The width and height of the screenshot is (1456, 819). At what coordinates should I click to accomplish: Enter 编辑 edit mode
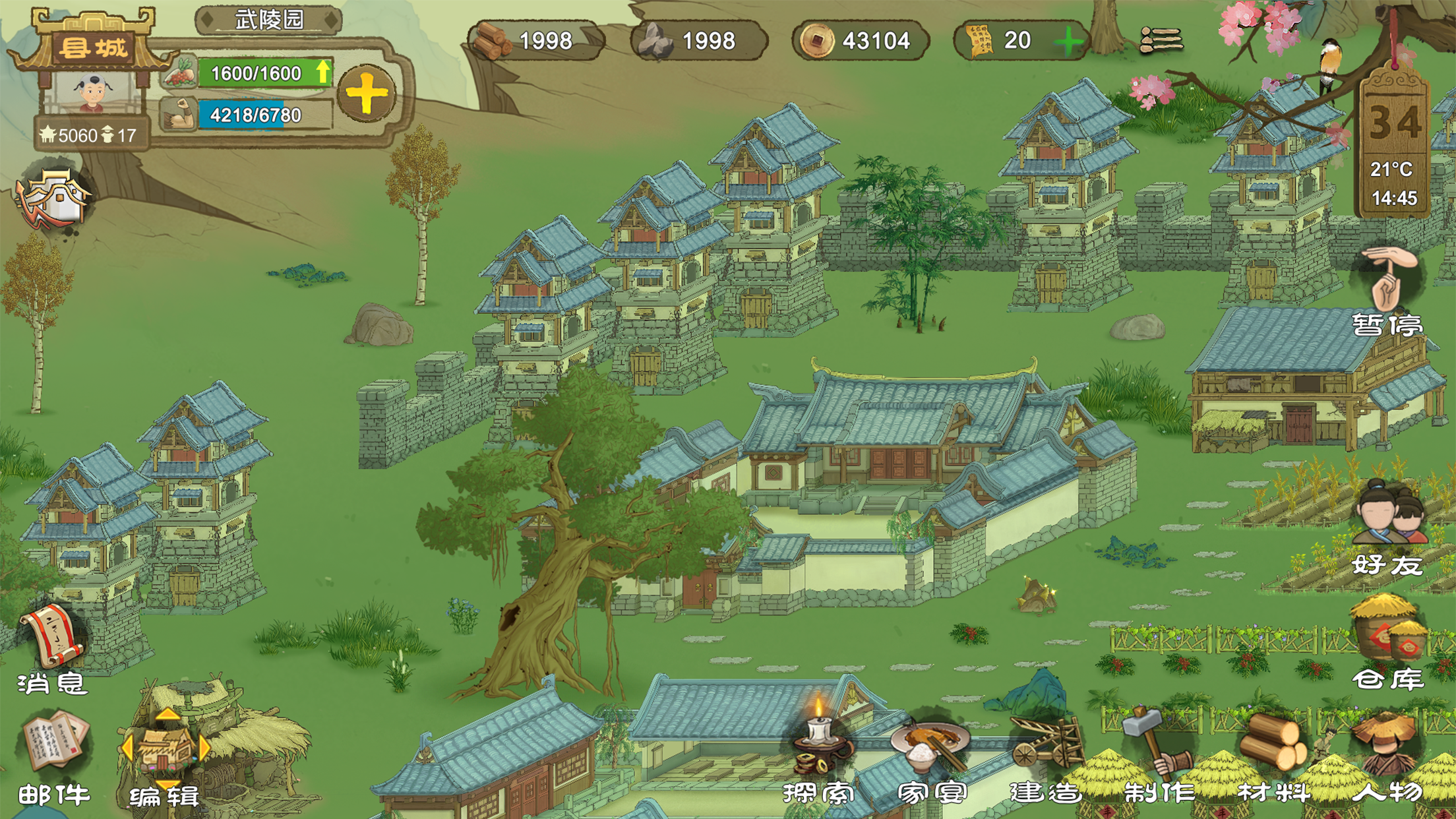pos(165,758)
